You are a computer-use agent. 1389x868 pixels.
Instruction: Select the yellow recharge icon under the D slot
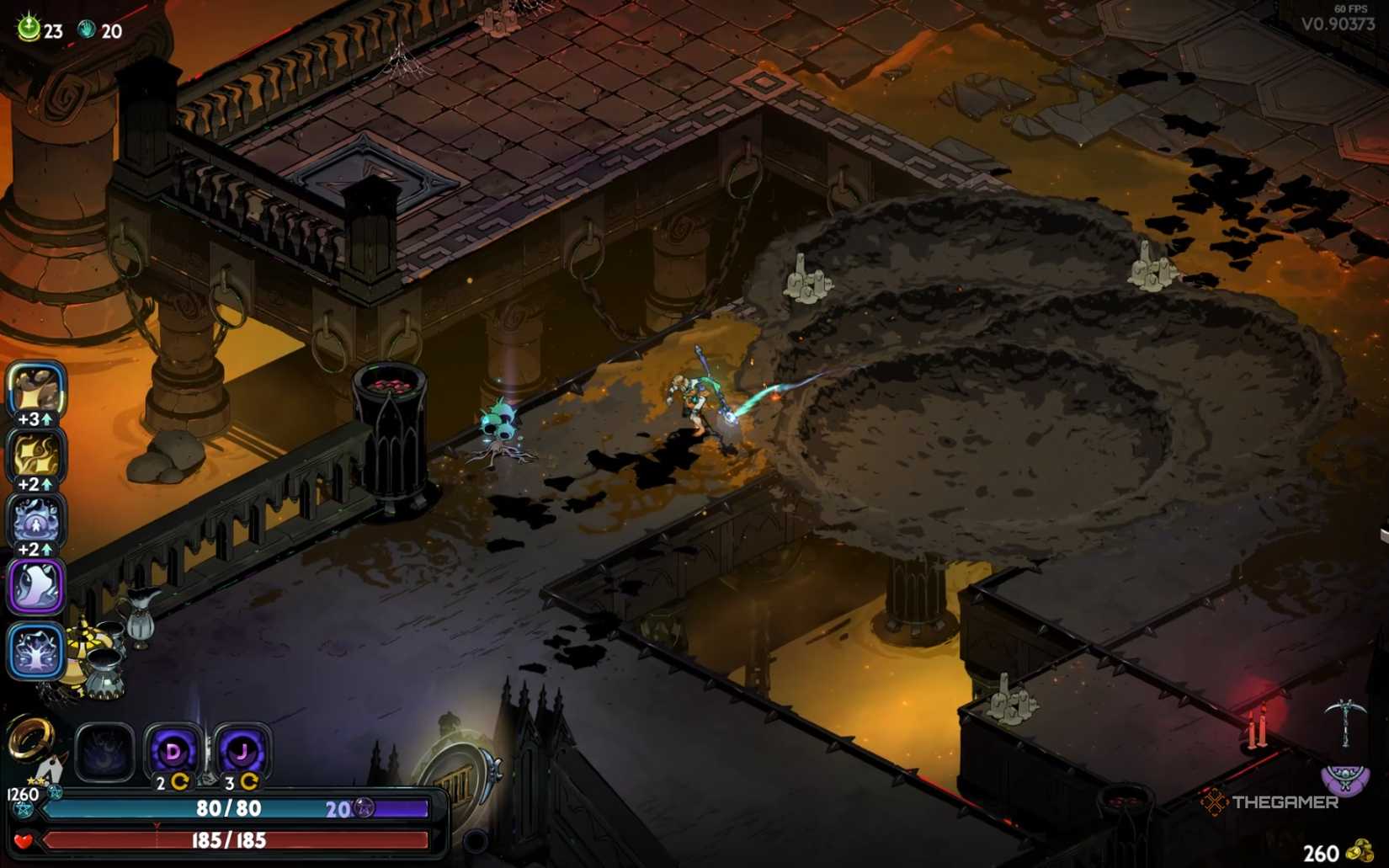tap(180, 782)
